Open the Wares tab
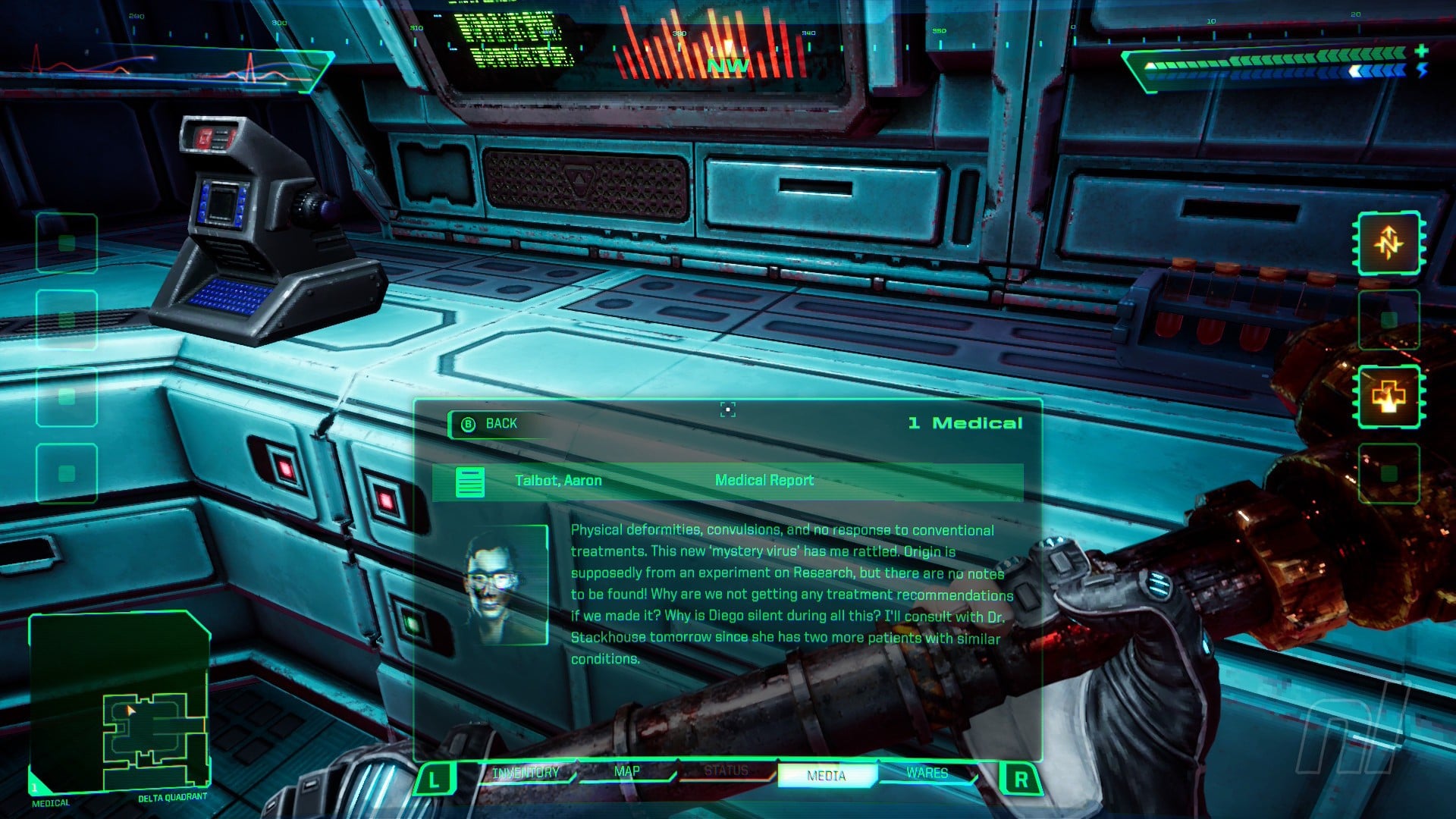Image resolution: width=1456 pixels, height=819 pixels. (x=927, y=773)
